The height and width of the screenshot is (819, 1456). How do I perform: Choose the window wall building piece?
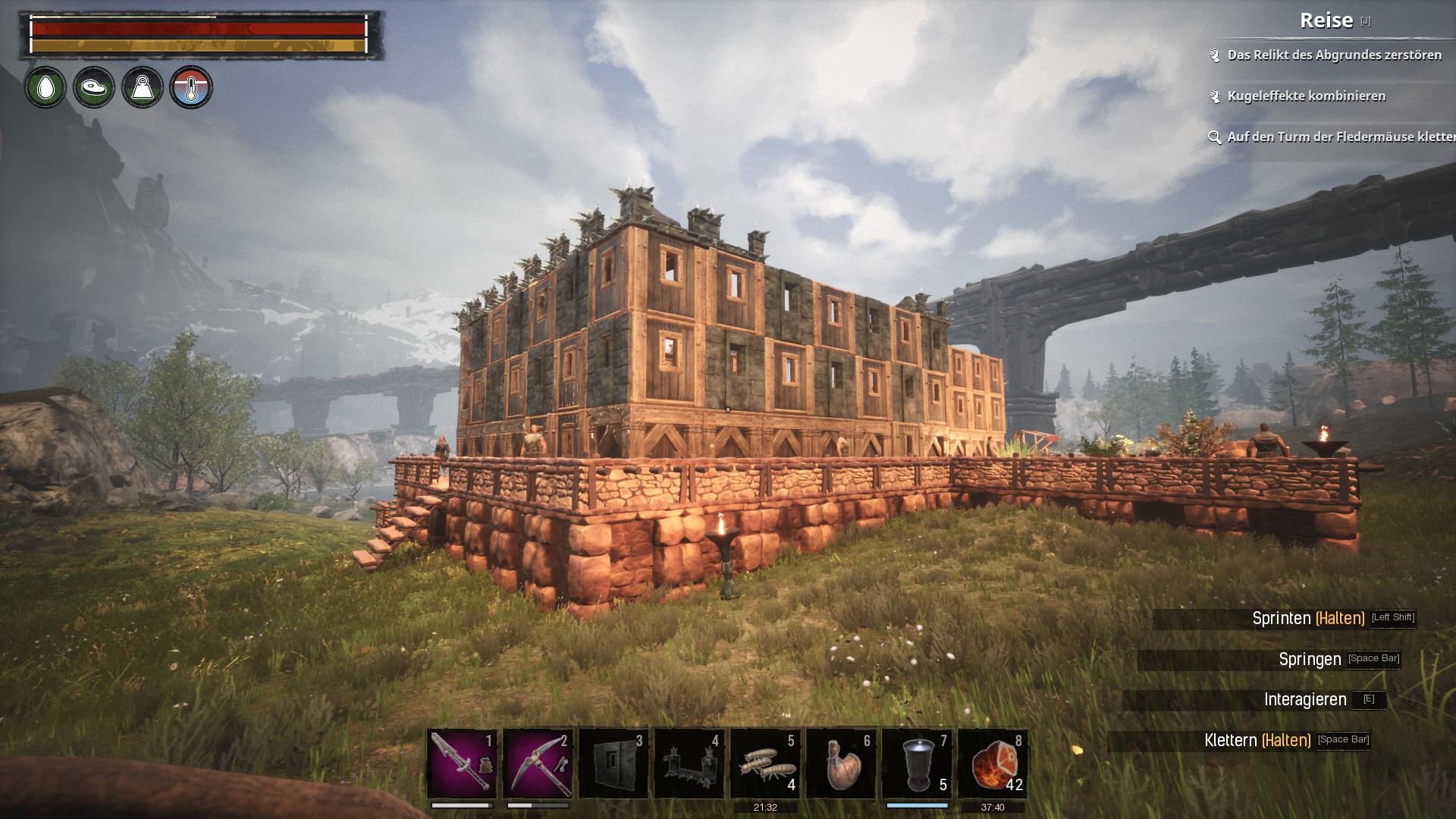coord(613,763)
